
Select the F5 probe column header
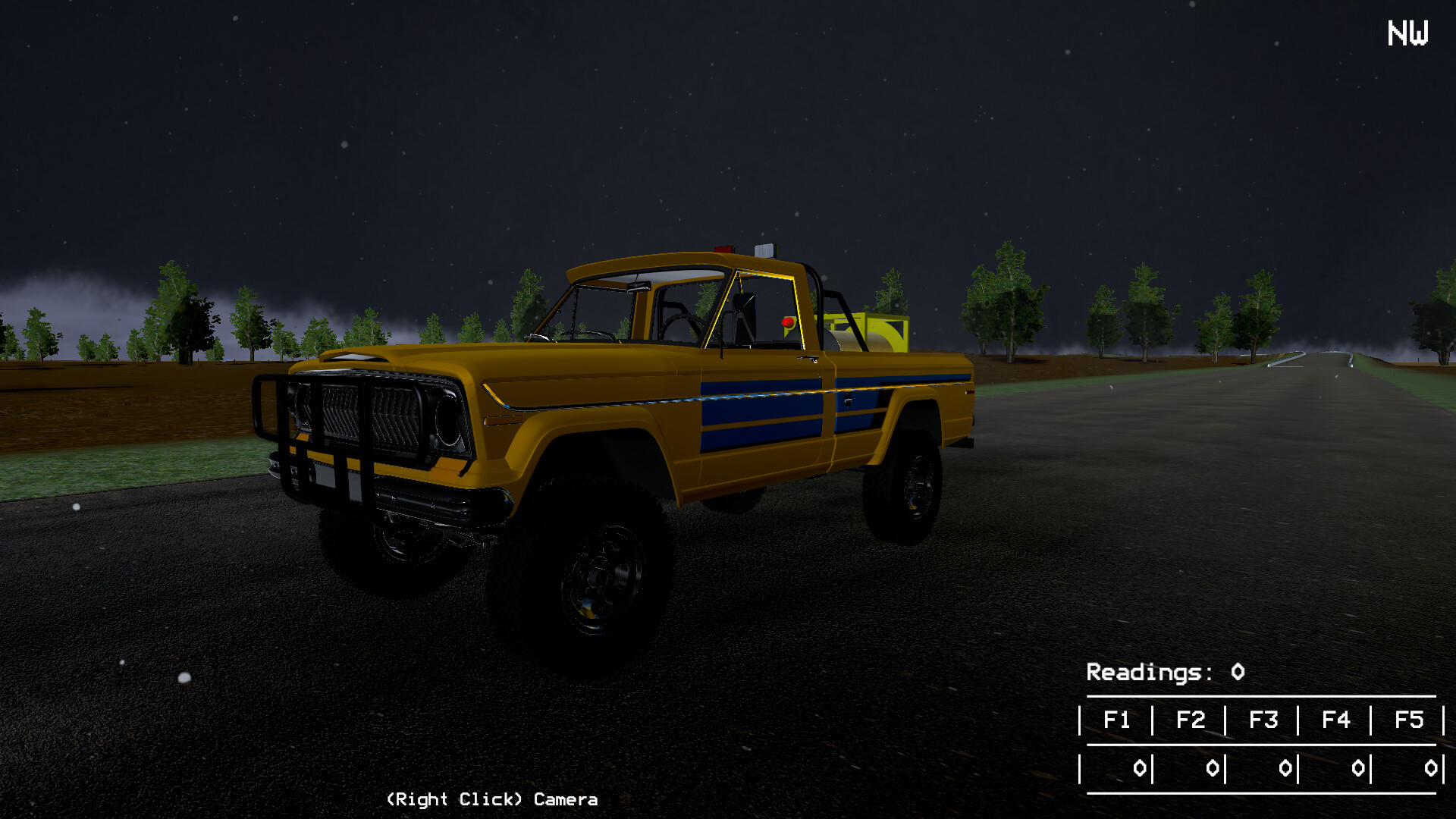[1410, 720]
